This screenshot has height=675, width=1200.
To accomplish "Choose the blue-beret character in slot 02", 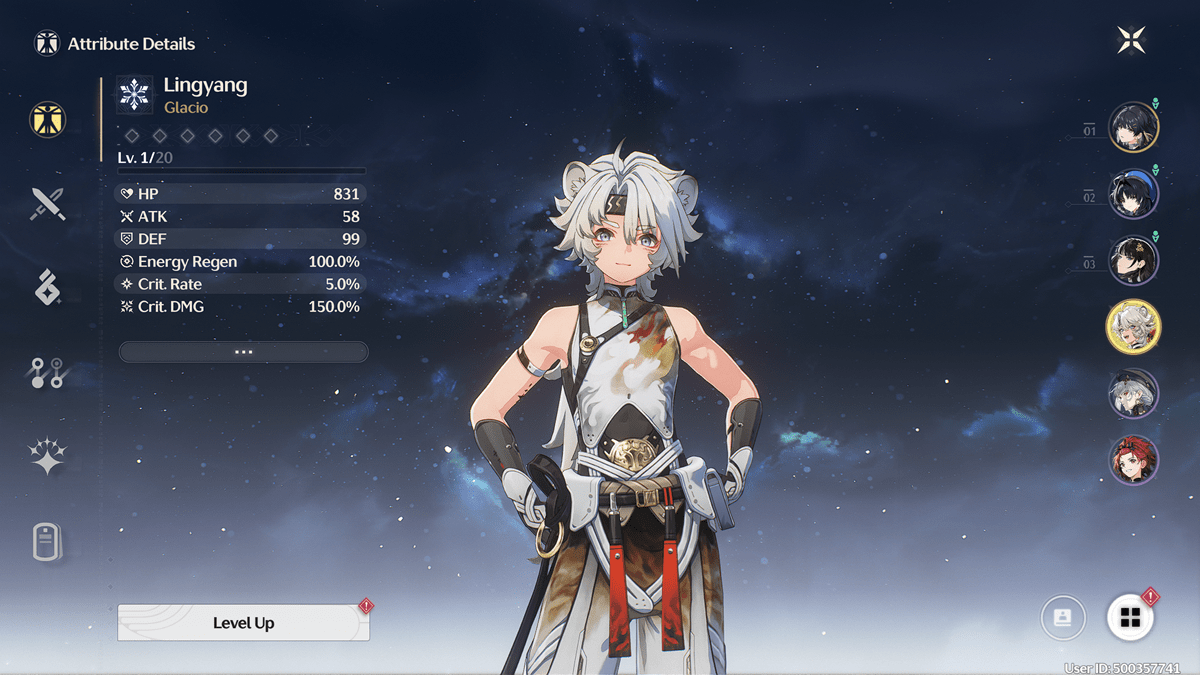I will [1133, 194].
